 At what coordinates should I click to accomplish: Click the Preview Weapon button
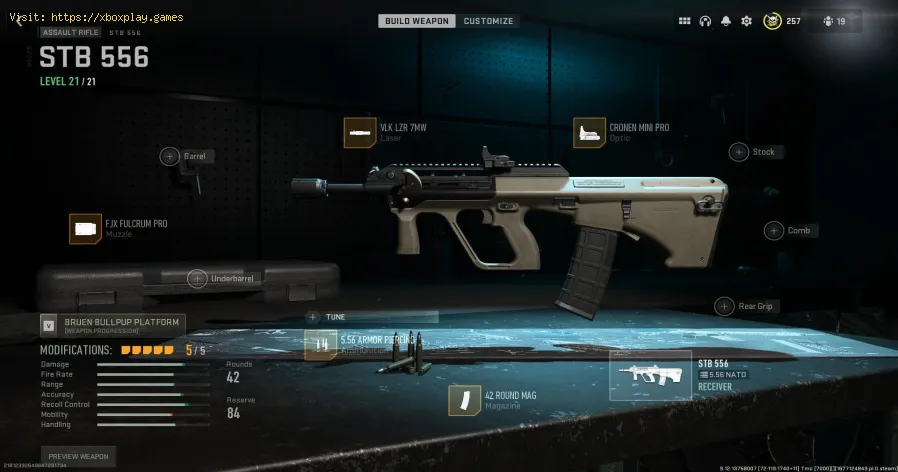coord(78,456)
